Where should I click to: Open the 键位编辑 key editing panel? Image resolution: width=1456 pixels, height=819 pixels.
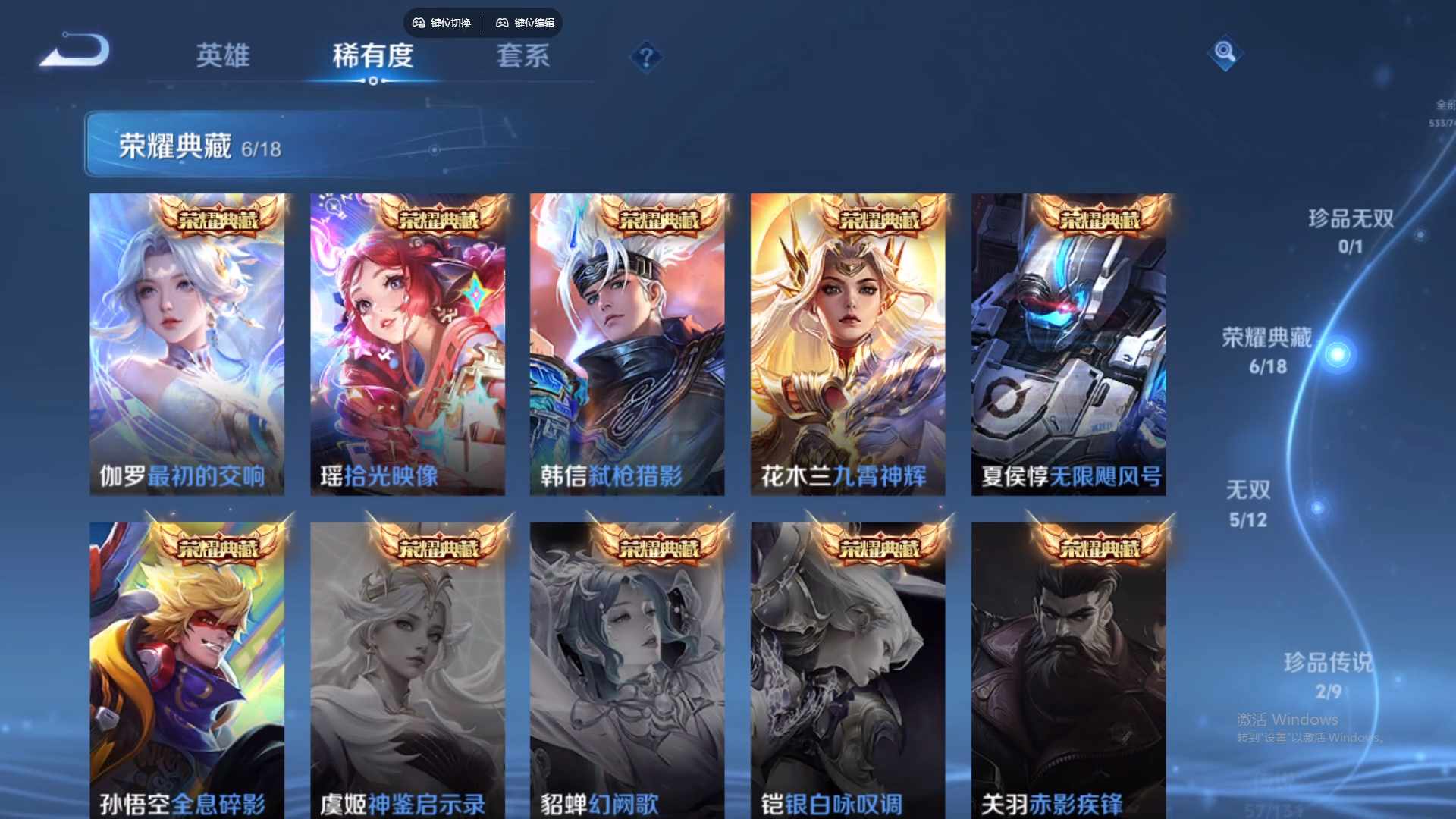pyautogui.click(x=535, y=24)
